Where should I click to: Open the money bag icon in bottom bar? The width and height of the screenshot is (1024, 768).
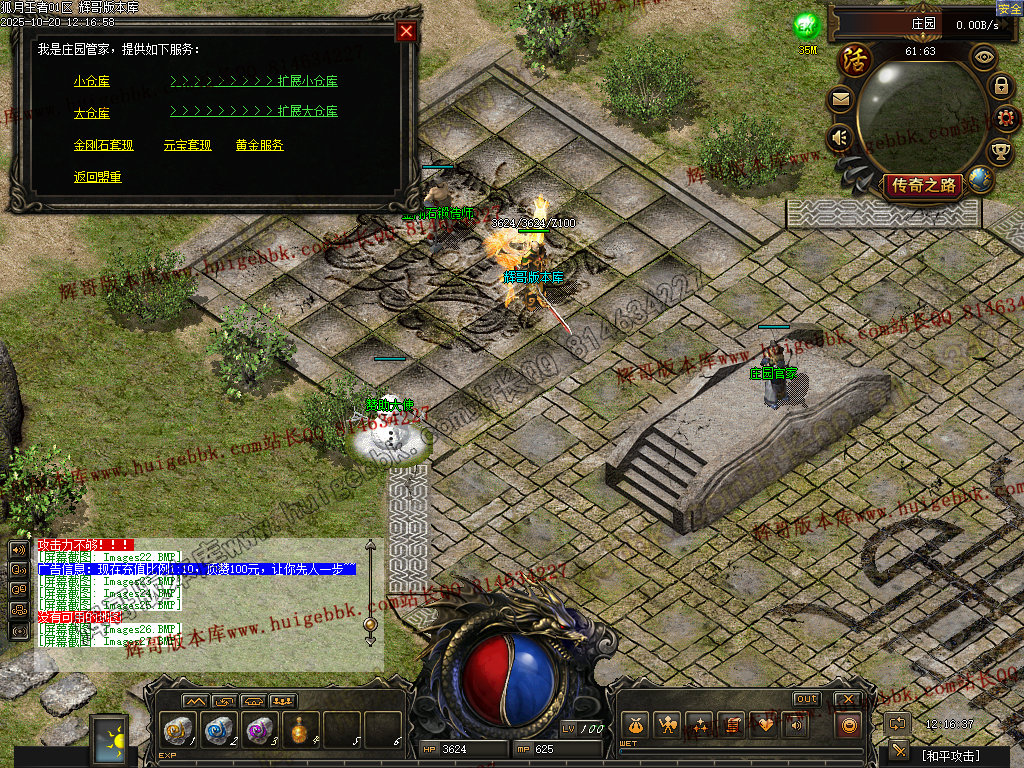pos(632,725)
